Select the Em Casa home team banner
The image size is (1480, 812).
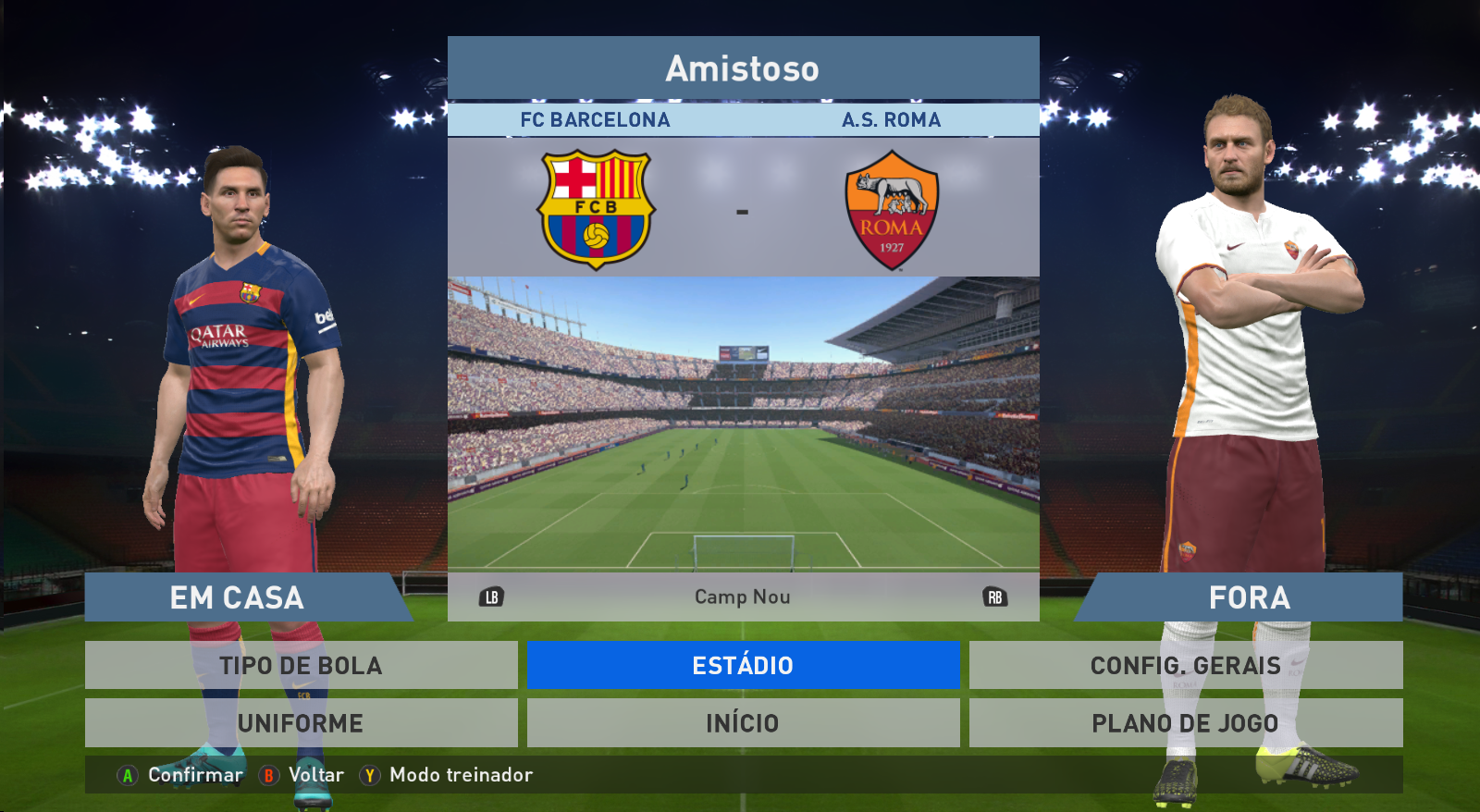pyautogui.click(x=238, y=597)
